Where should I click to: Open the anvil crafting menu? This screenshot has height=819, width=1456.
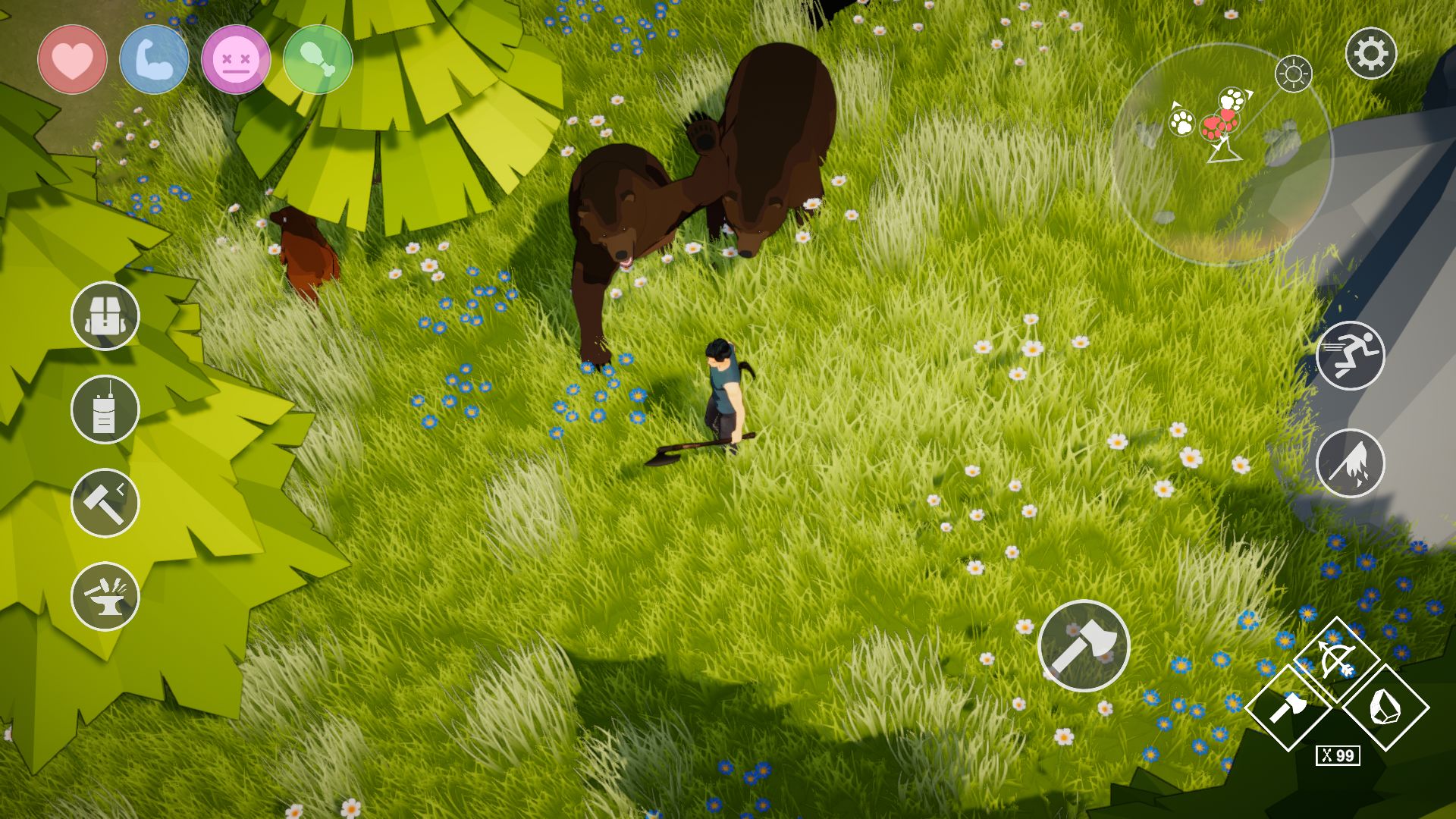pos(105,597)
